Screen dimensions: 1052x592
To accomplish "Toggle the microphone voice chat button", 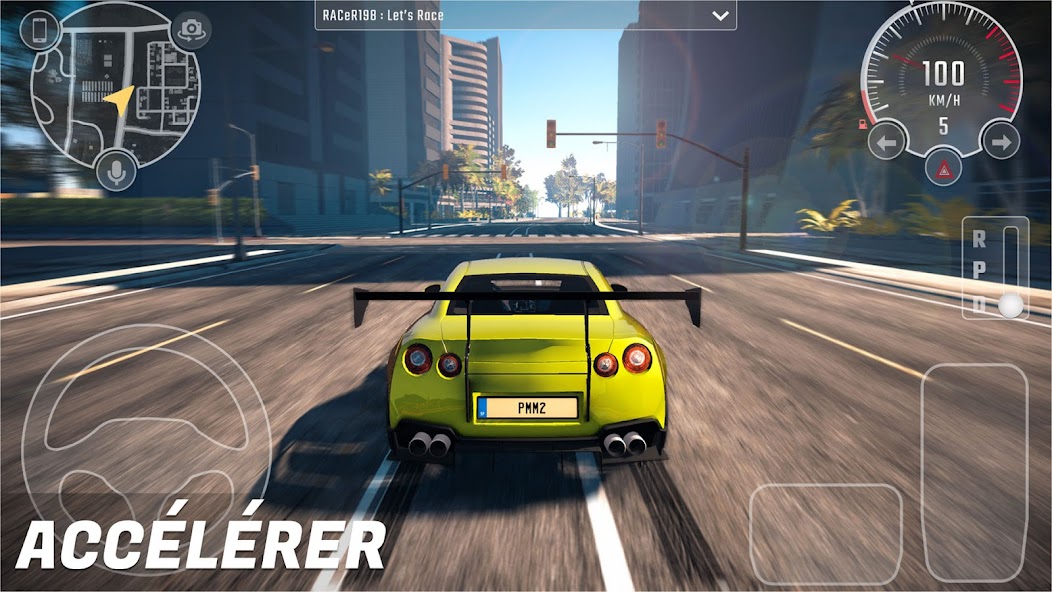I will tap(116, 172).
